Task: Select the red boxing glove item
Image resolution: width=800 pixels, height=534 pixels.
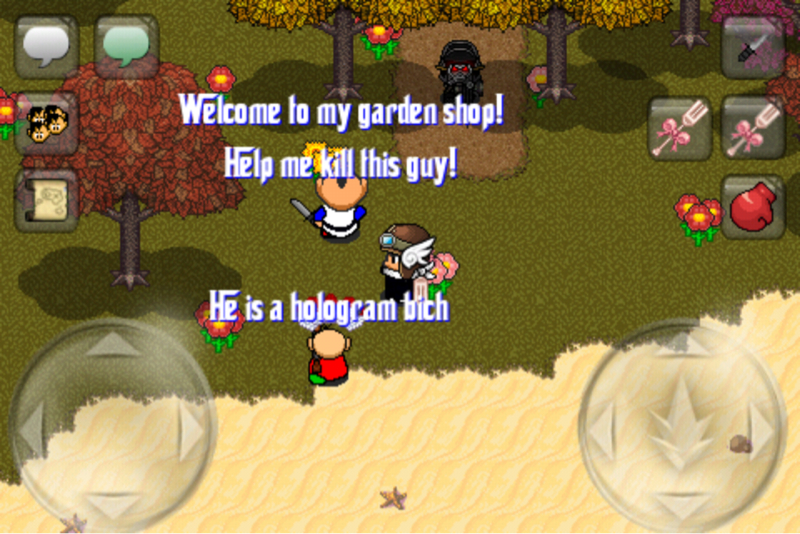Action: click(752, 207)
